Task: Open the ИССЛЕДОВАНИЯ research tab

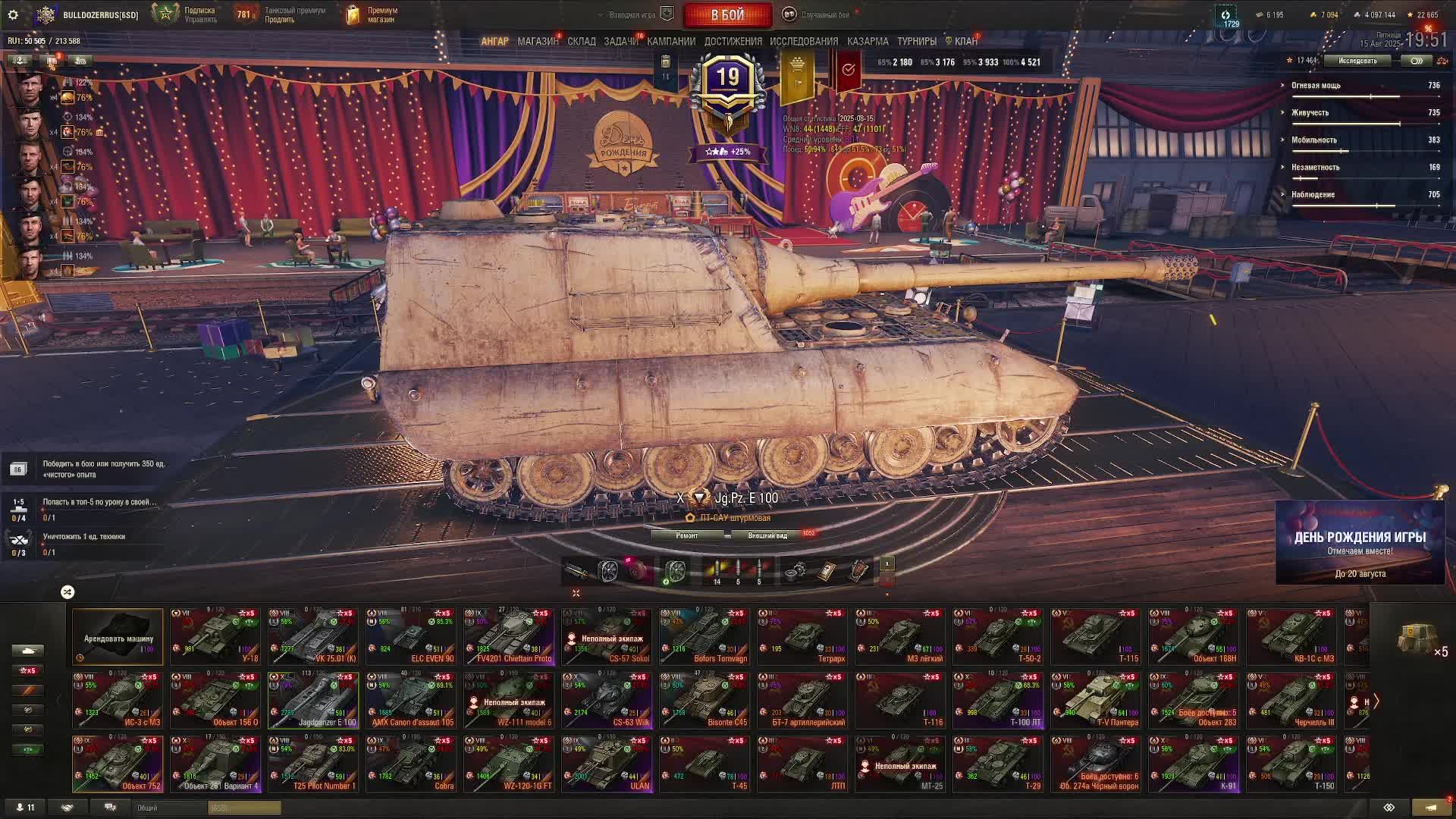Action: pyautogui.click(x=804, y=42)
